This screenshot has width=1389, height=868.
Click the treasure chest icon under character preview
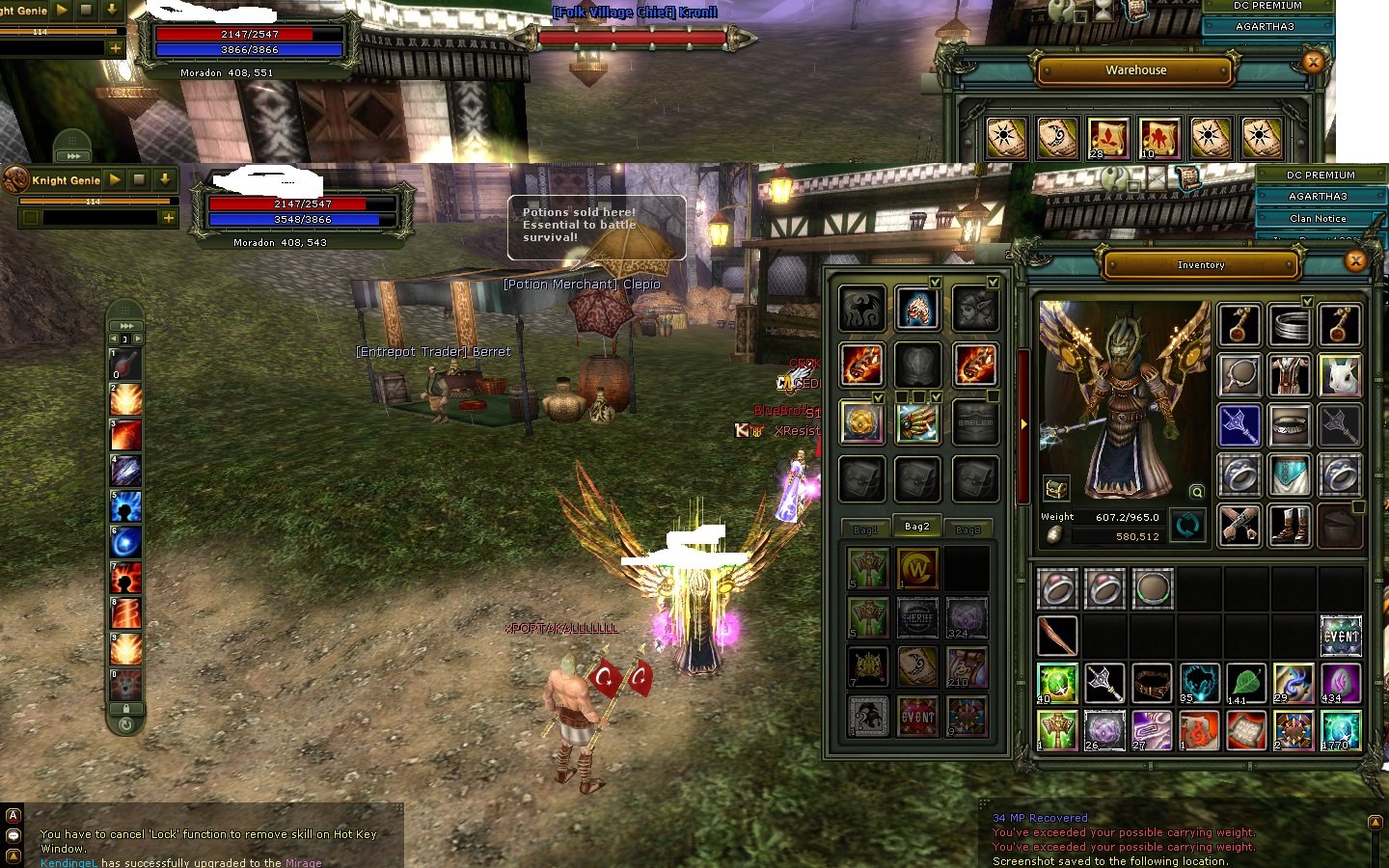[1056, 489]
